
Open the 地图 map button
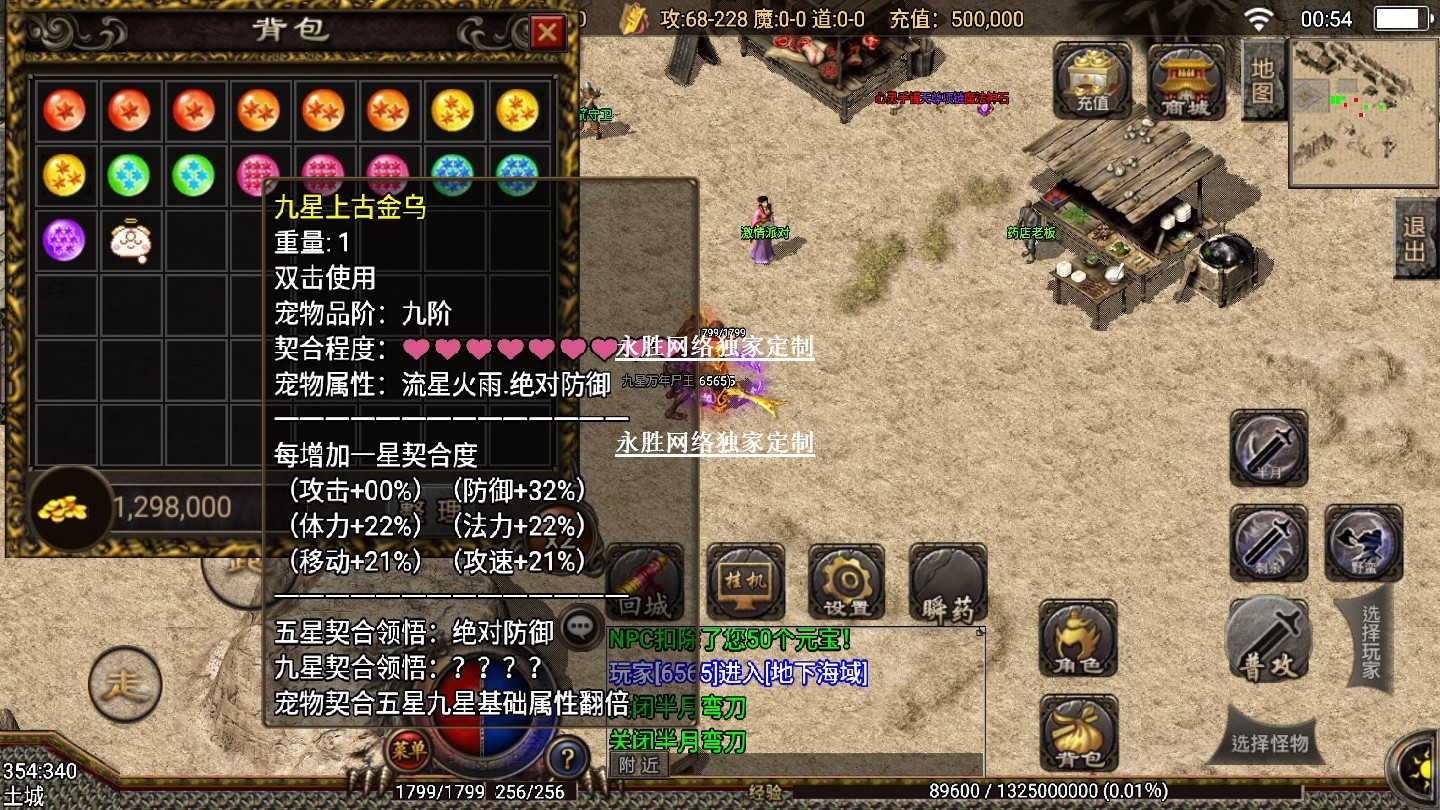point(1262,80)
